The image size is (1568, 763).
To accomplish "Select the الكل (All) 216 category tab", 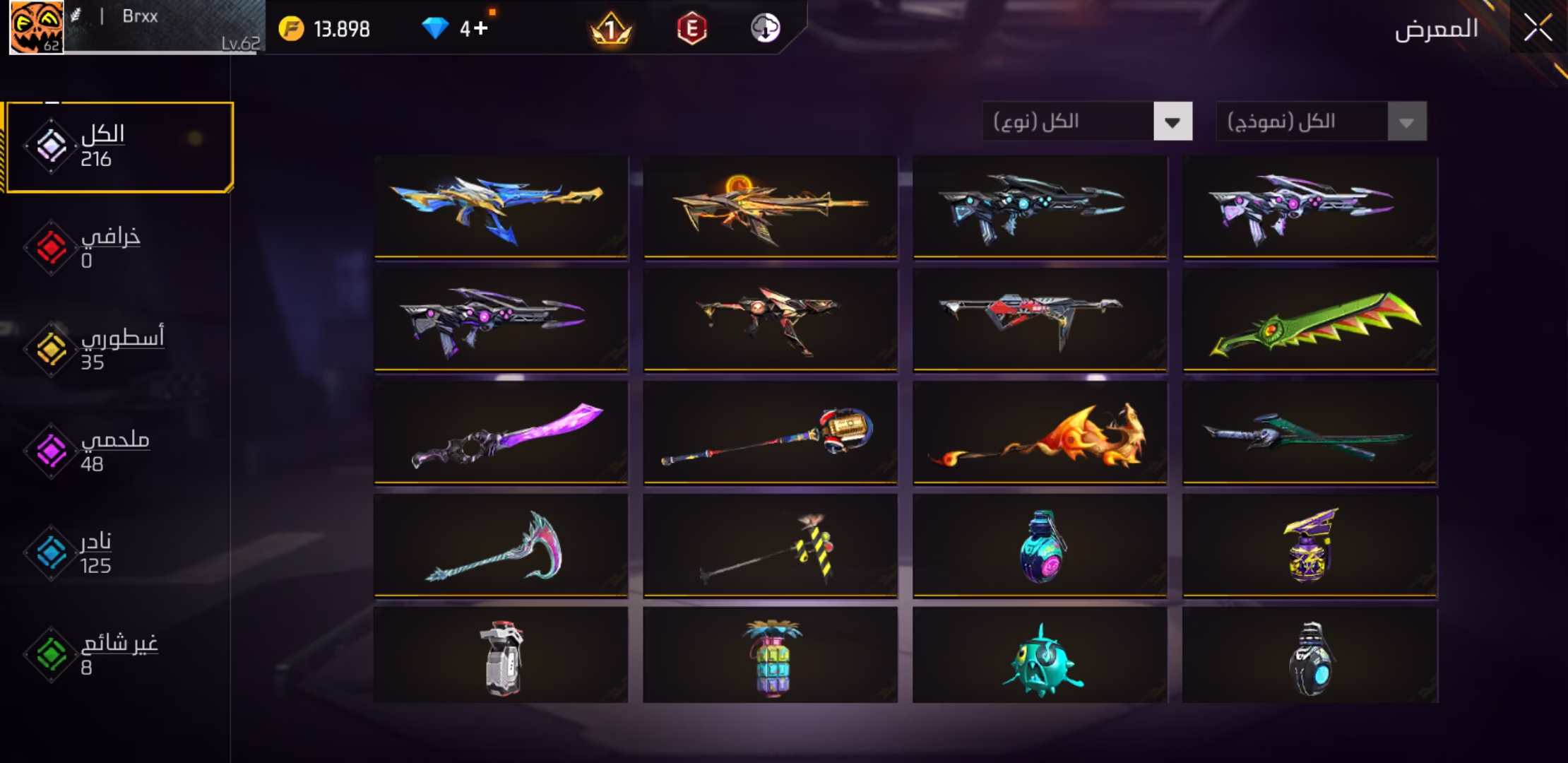I will [x=120, y=147].
